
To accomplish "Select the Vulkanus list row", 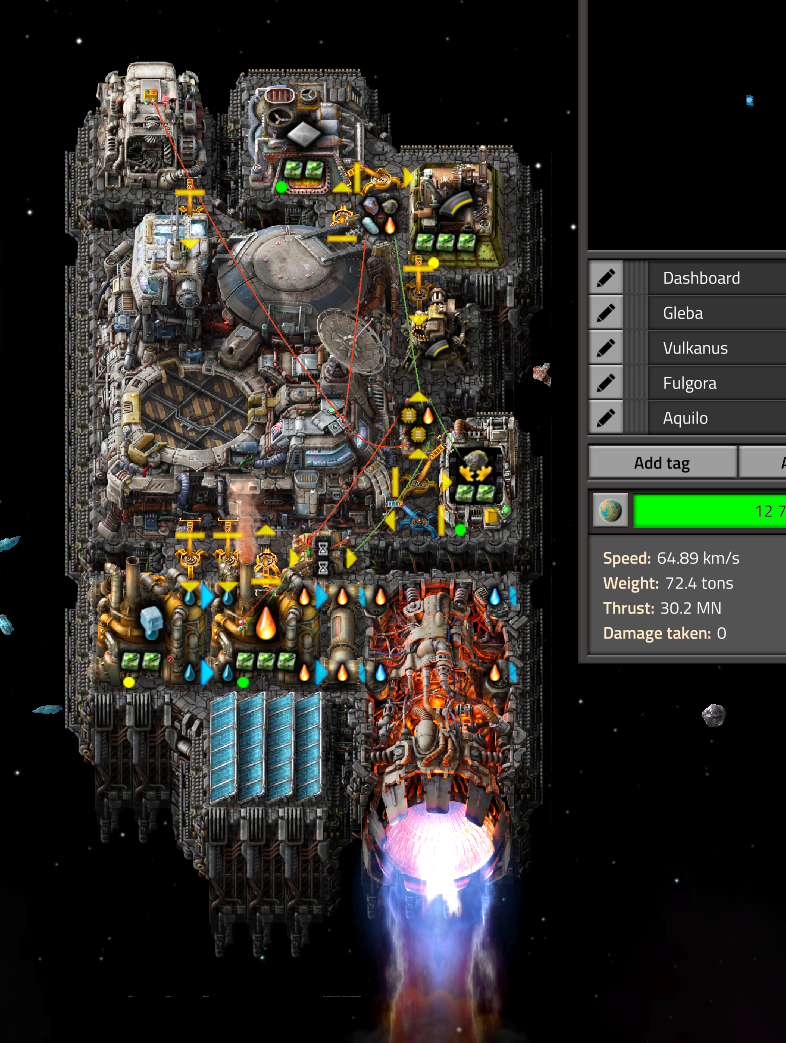I will 717,348.
